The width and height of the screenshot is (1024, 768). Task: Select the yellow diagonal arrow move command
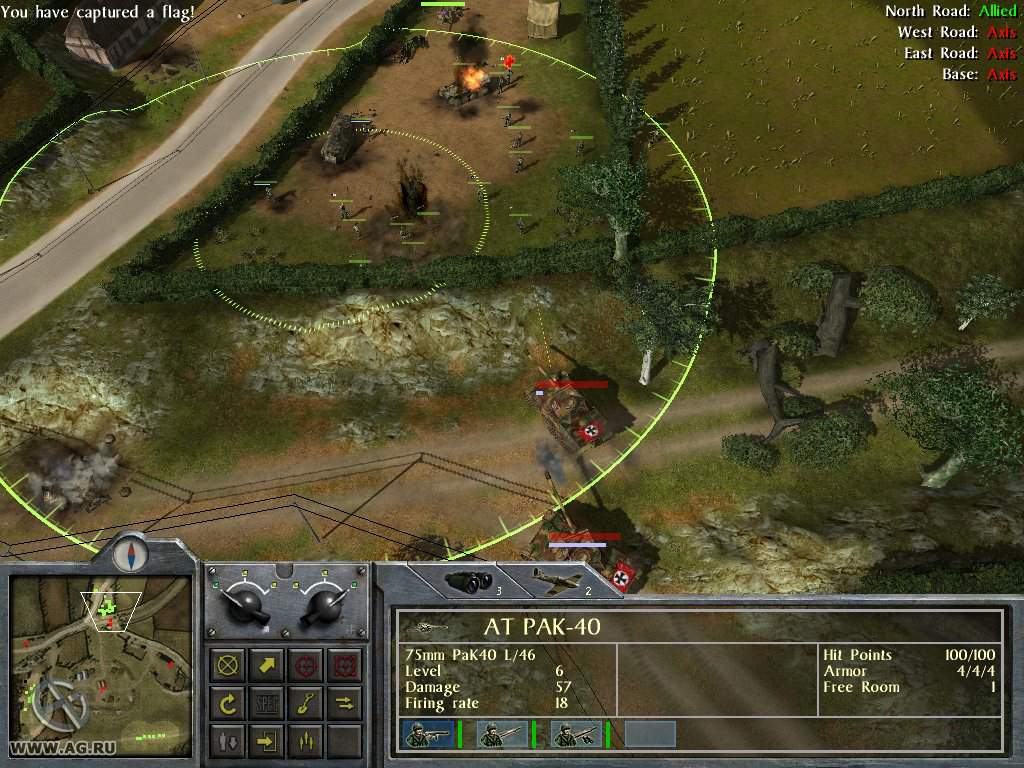coord(267,665)
